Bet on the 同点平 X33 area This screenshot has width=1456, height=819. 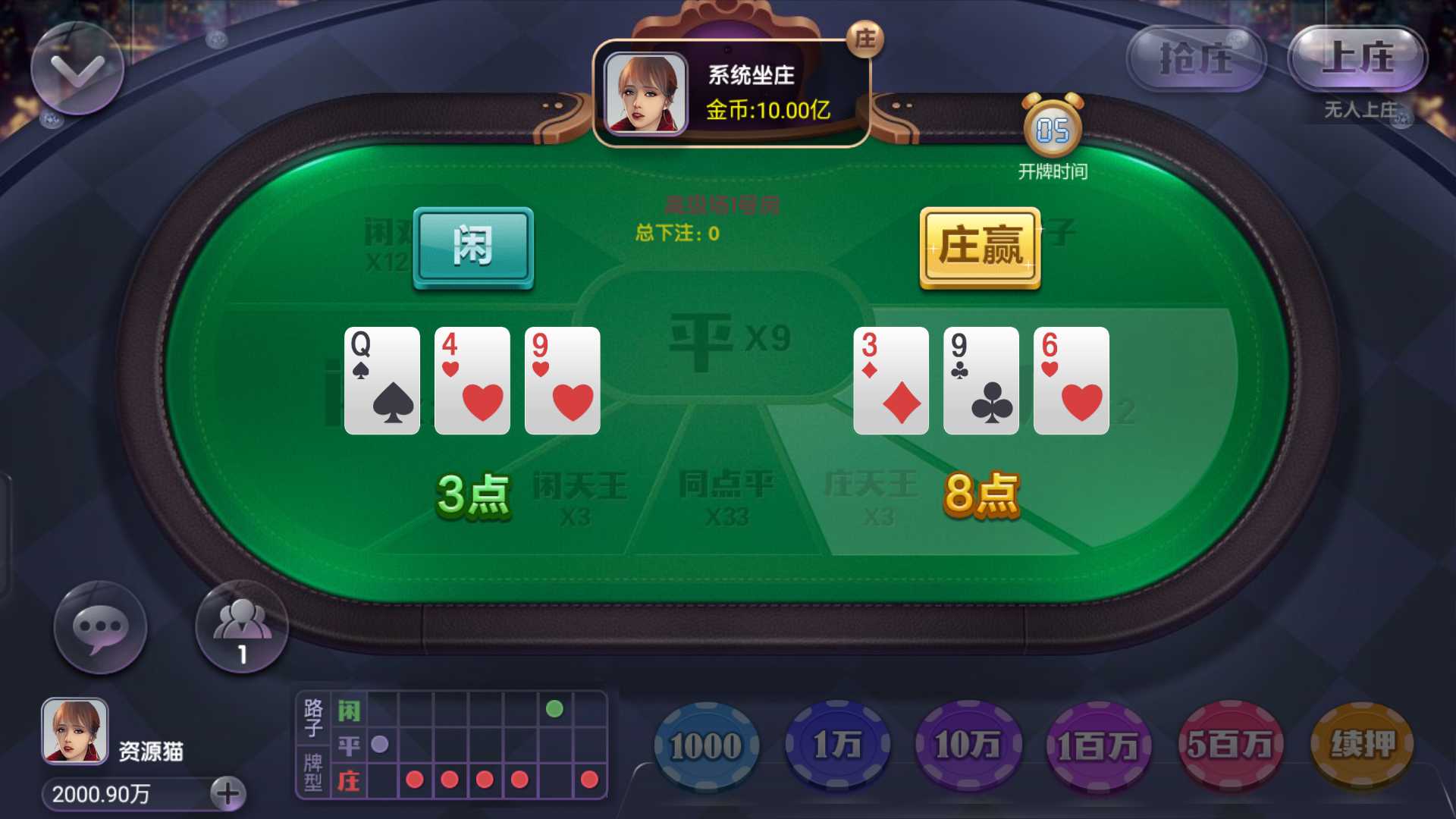(x=726, y=497)
